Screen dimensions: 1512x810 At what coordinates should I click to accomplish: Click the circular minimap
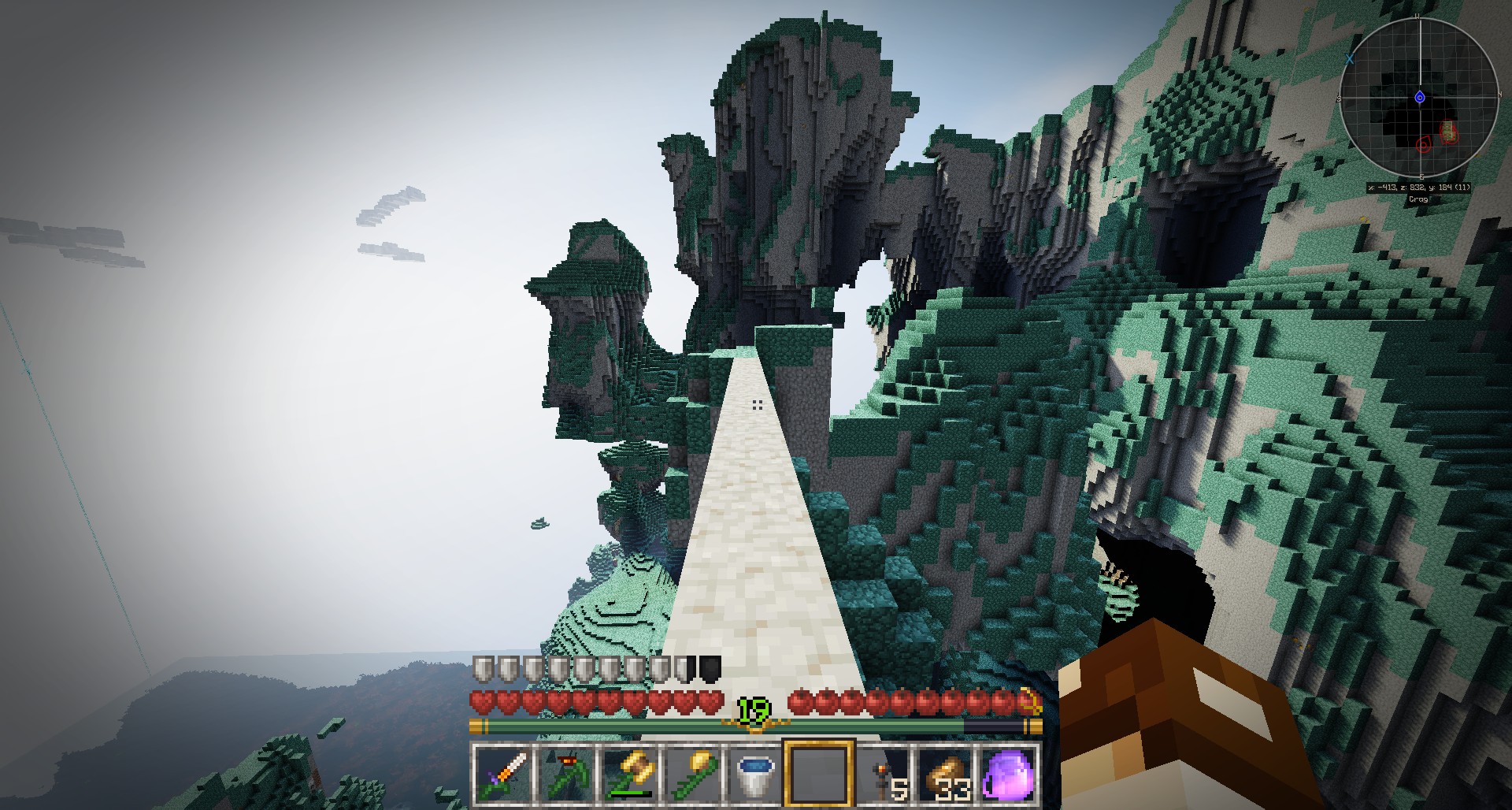pyautogui.click(x=1419, y=98)
